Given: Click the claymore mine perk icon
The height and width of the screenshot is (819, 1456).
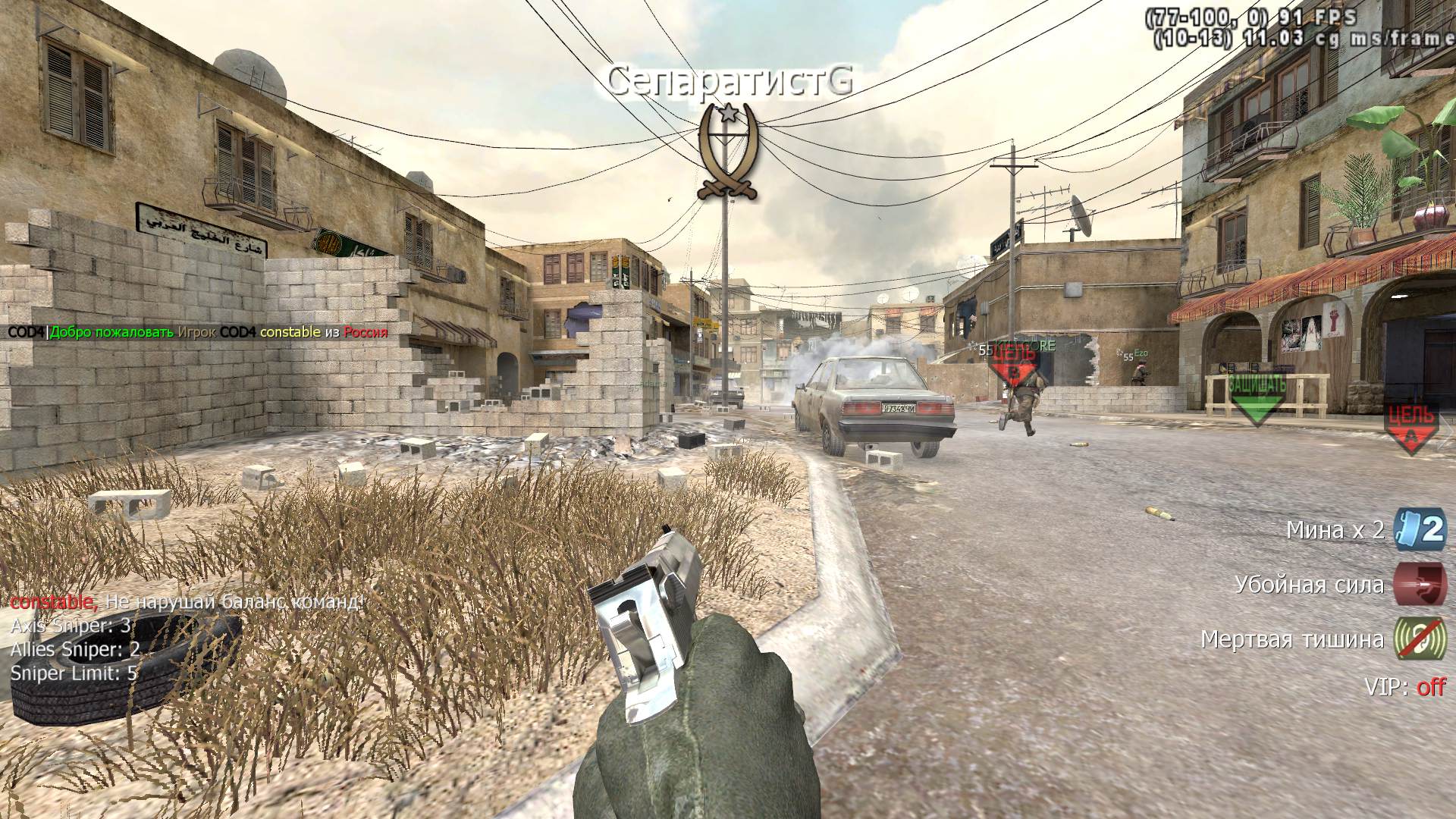Looking at the screenshot, I should tap(1420, 529).
